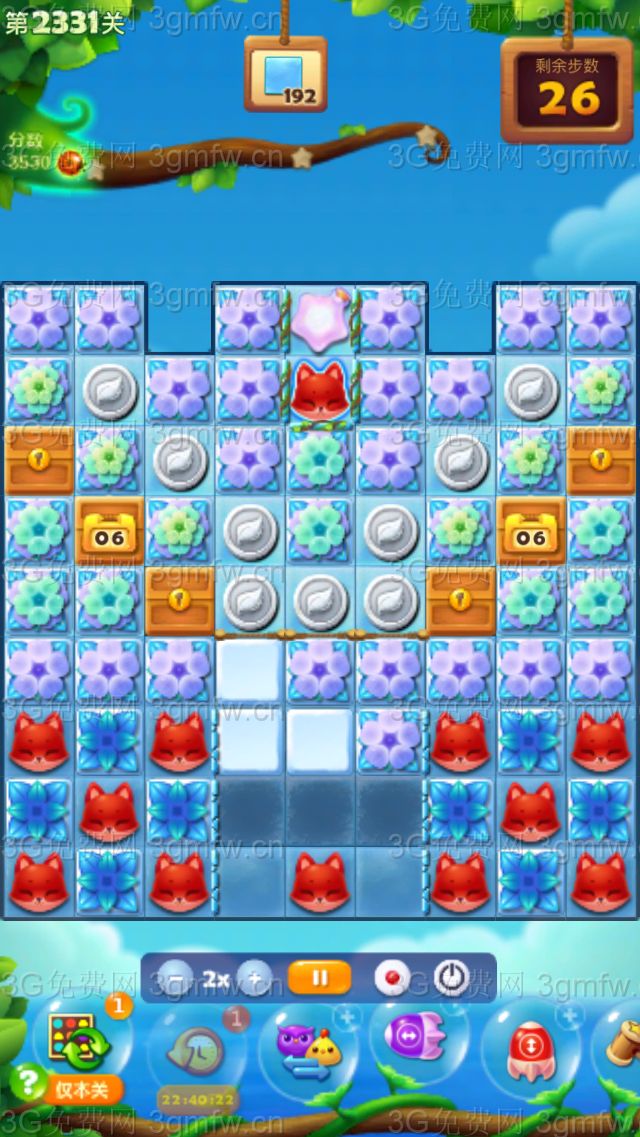
Task: Click the power button on the control bar
Action: (452, 978)
